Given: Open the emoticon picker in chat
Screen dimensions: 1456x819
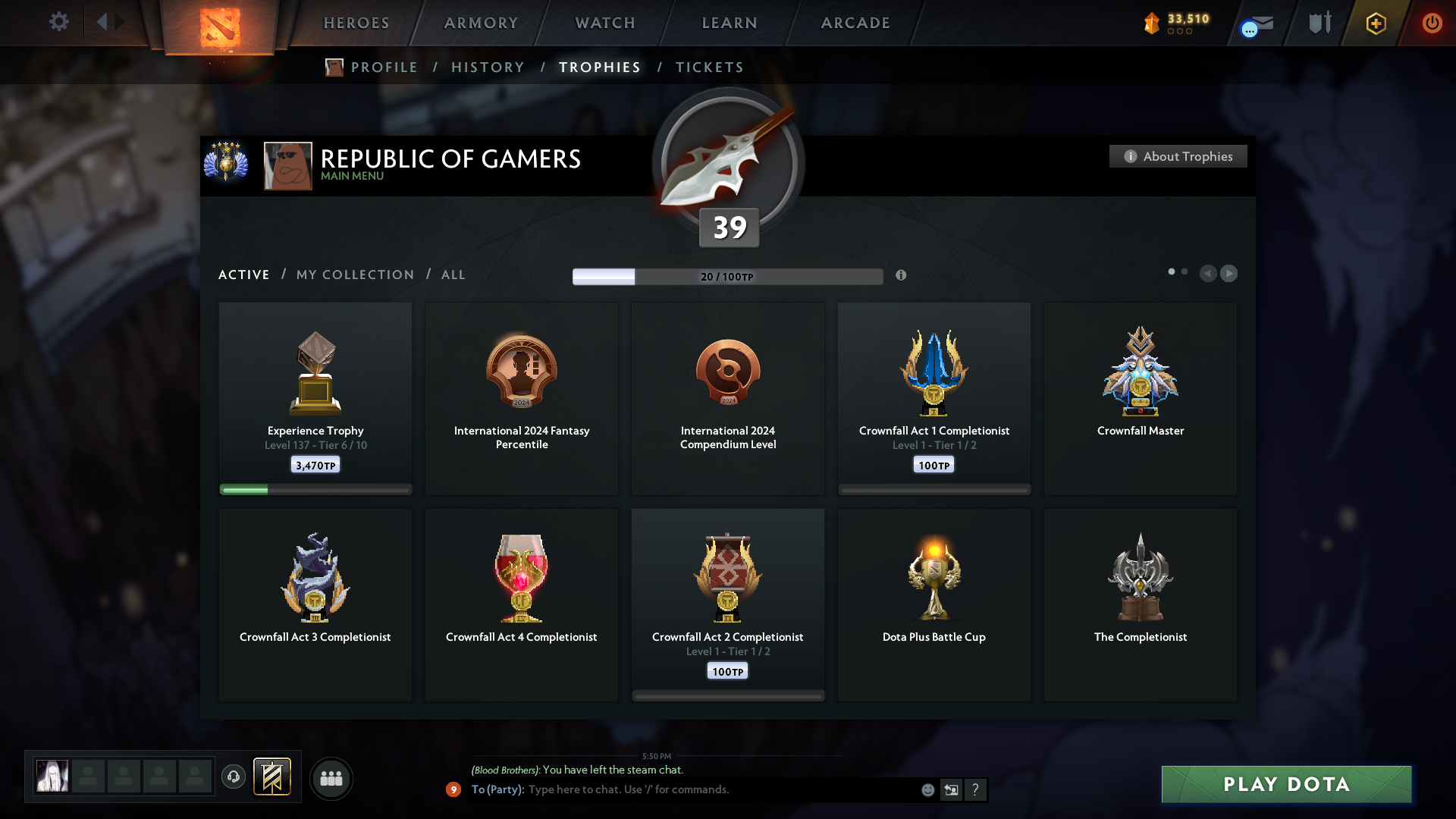Looking at the screenshot, I should pos(927,789).
